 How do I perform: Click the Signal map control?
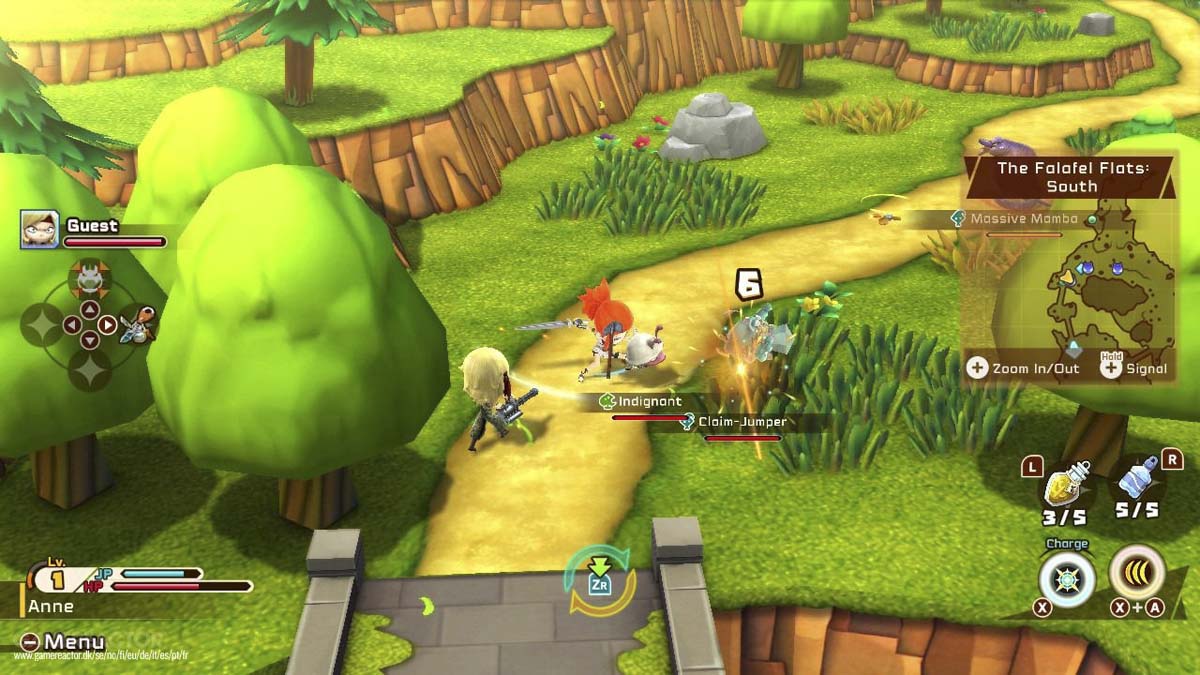pos(1133,368)
